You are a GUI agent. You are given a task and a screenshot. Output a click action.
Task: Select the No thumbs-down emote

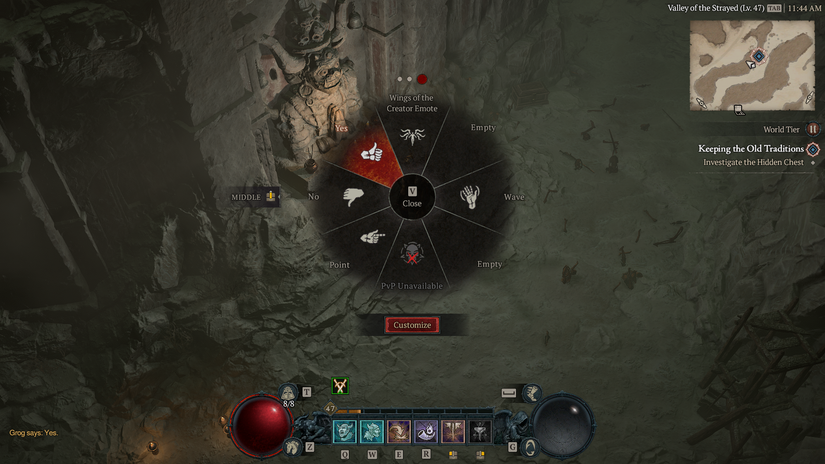coord(355,196)
